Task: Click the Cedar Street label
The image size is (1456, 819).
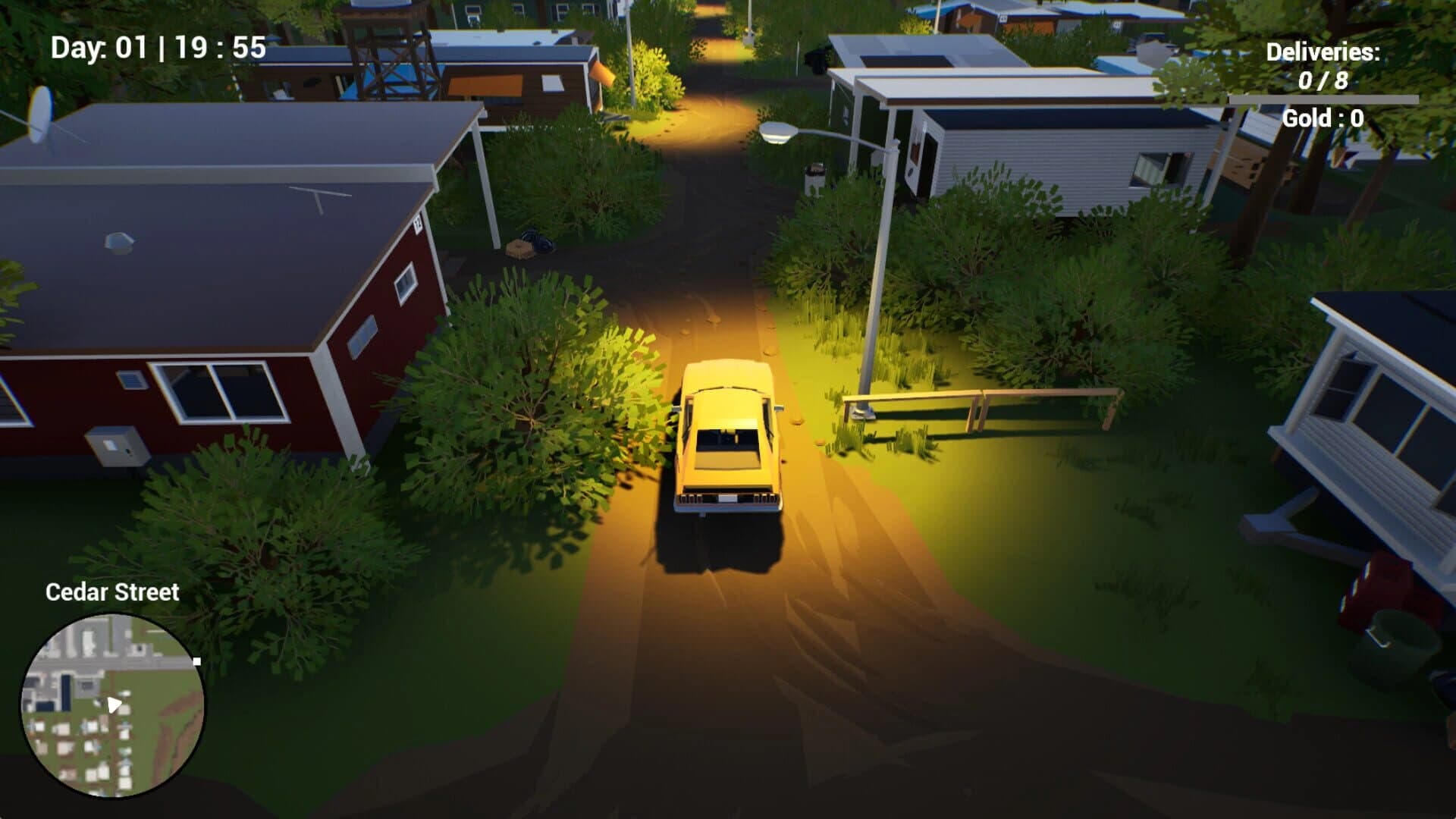Action: click(112, 593)
